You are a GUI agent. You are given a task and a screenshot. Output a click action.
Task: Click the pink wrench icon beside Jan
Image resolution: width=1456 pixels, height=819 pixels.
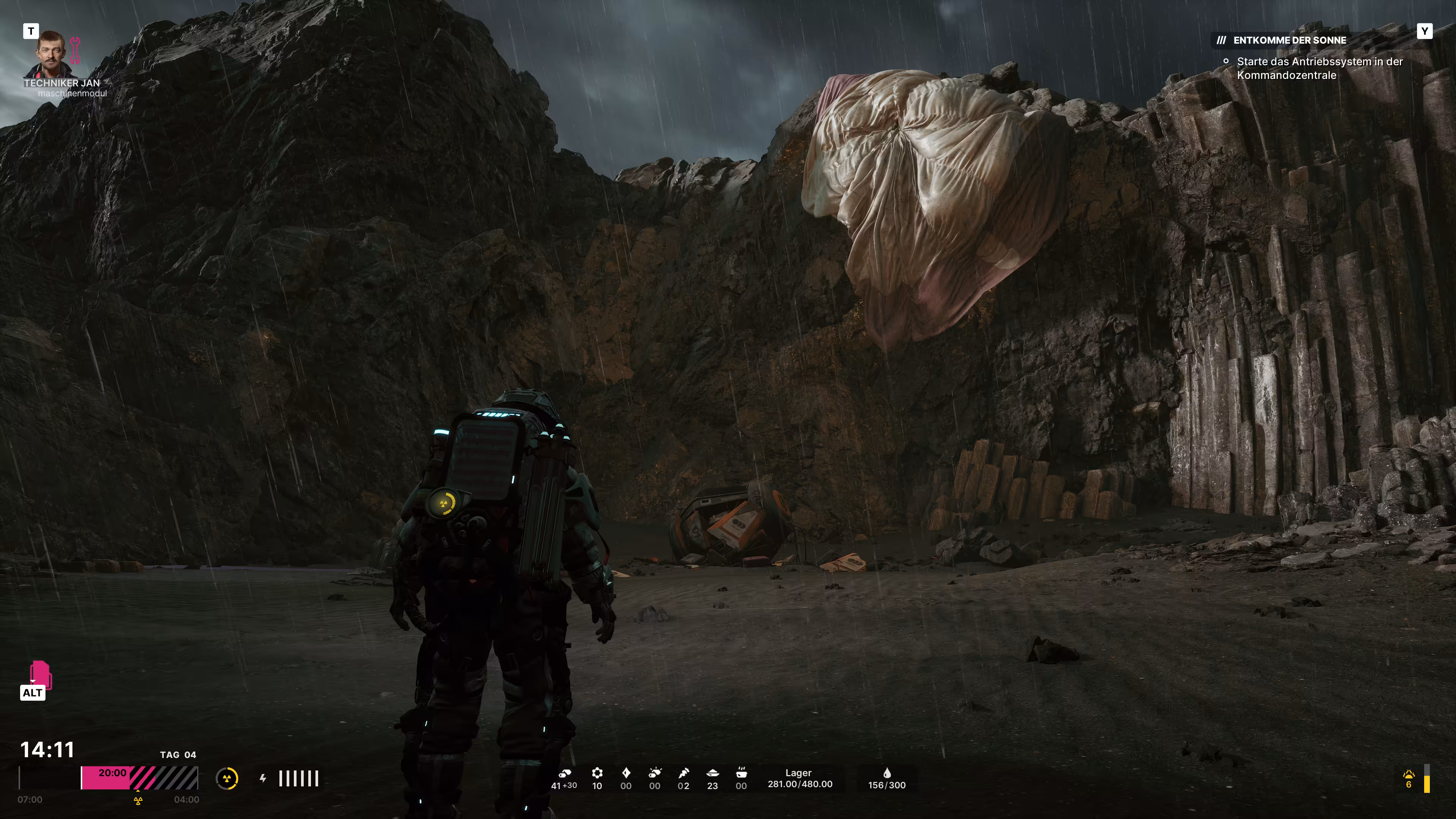pyautogui.click(x=75, y=50)
